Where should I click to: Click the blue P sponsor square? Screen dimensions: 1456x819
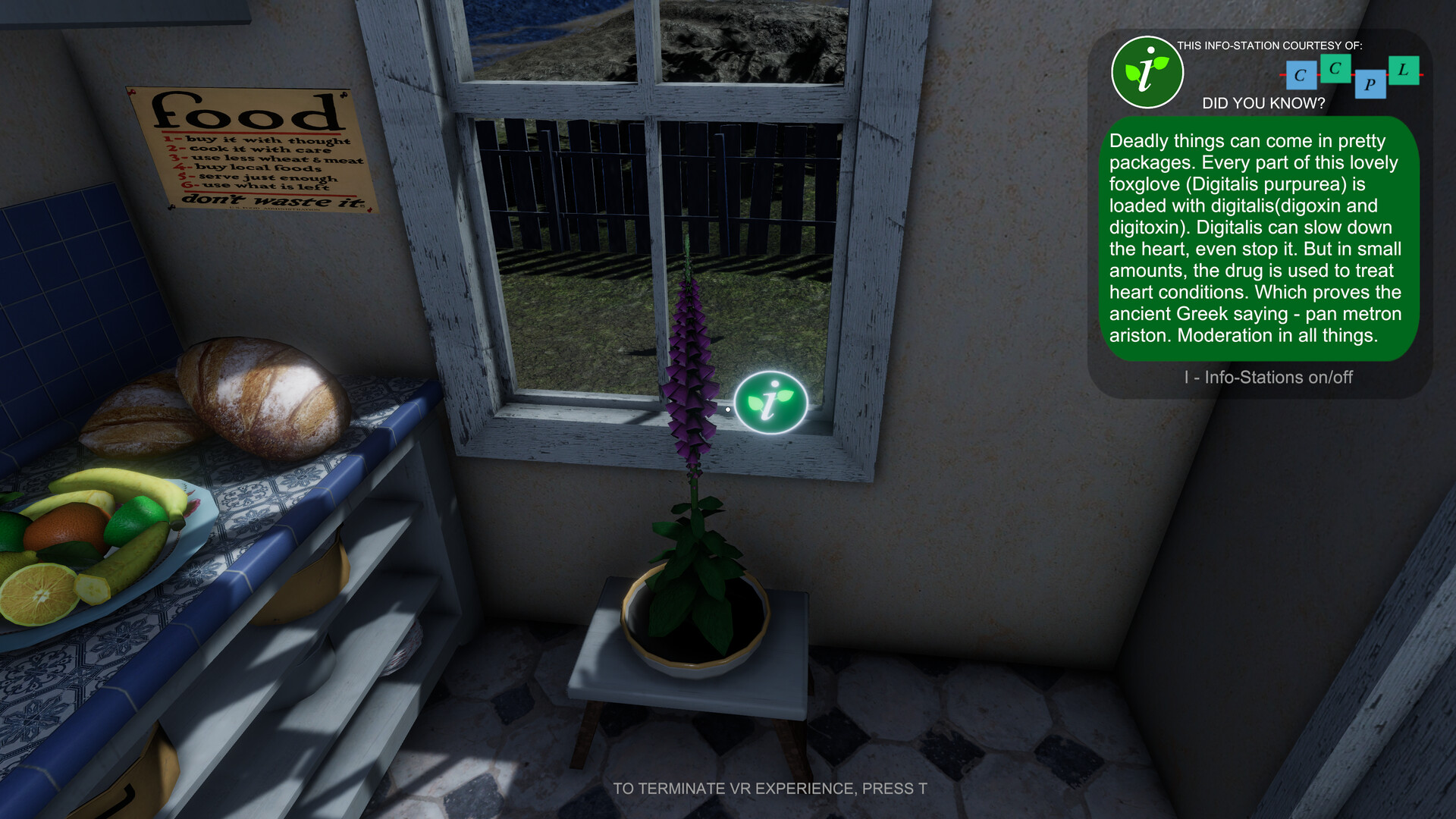coord(1370,85)
